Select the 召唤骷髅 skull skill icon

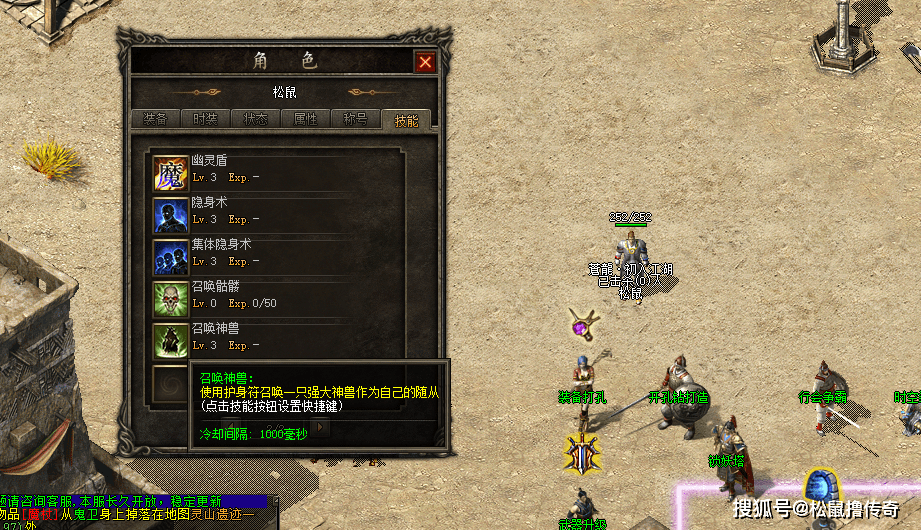point(170,299)
